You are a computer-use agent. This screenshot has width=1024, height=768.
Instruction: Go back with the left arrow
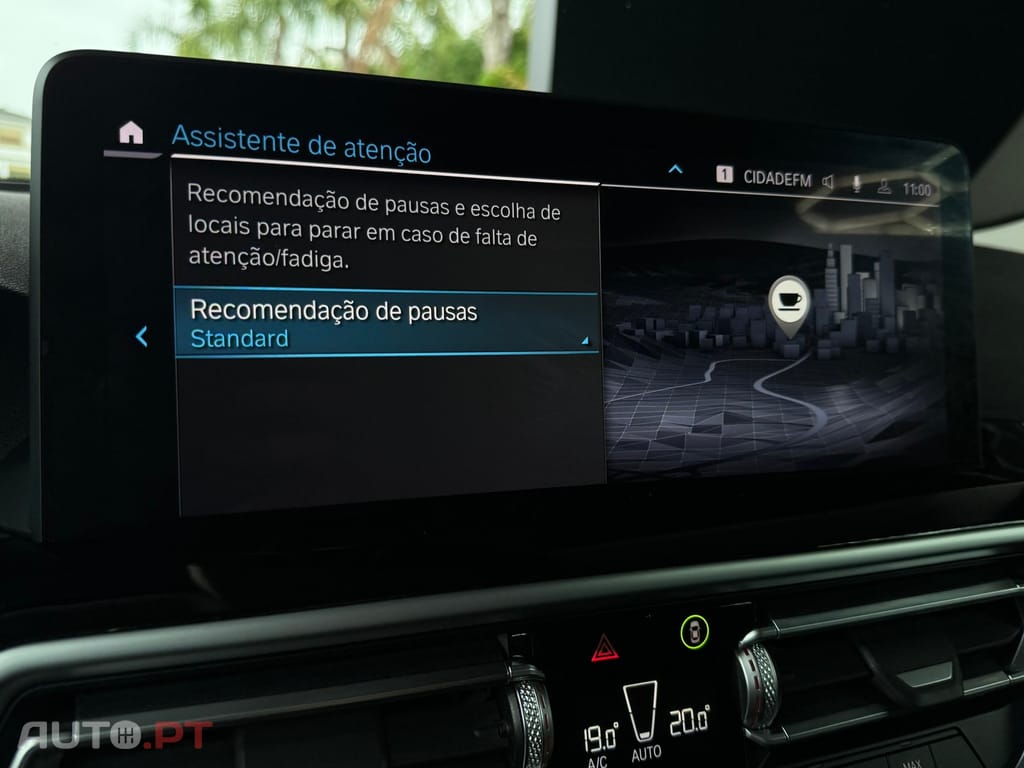(x=141, y=337)
